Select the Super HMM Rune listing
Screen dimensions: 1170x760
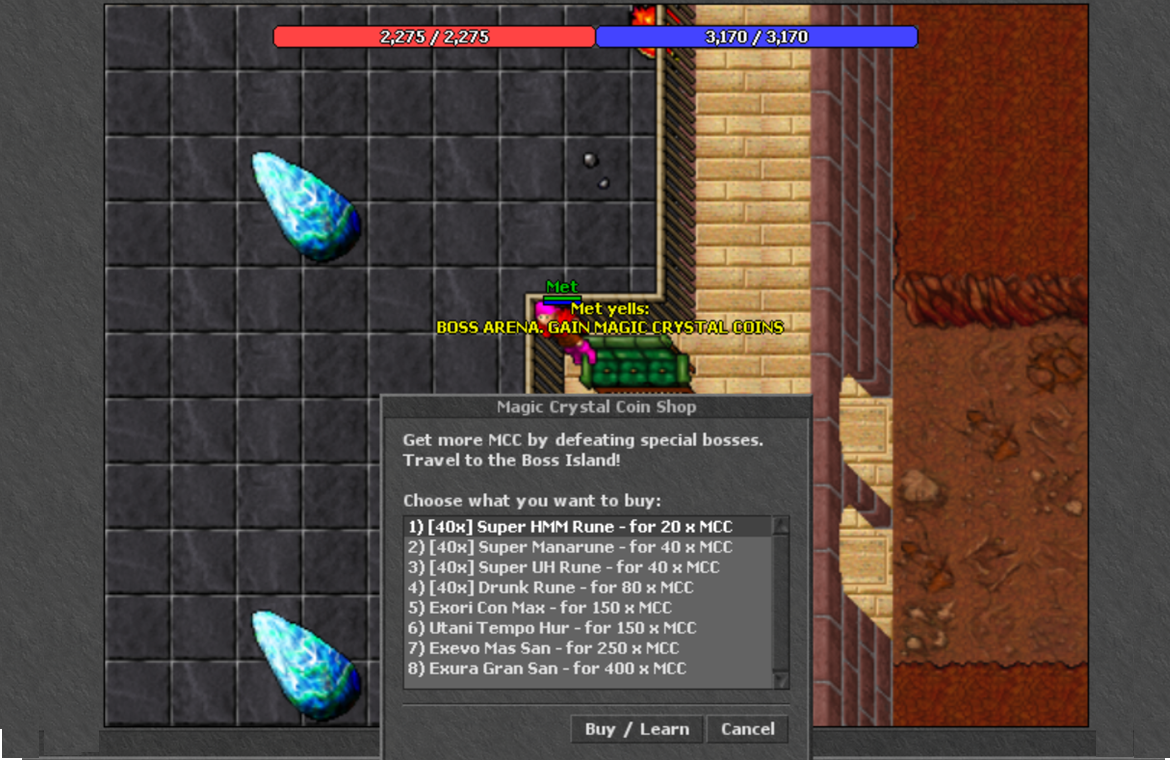point(569,527)
